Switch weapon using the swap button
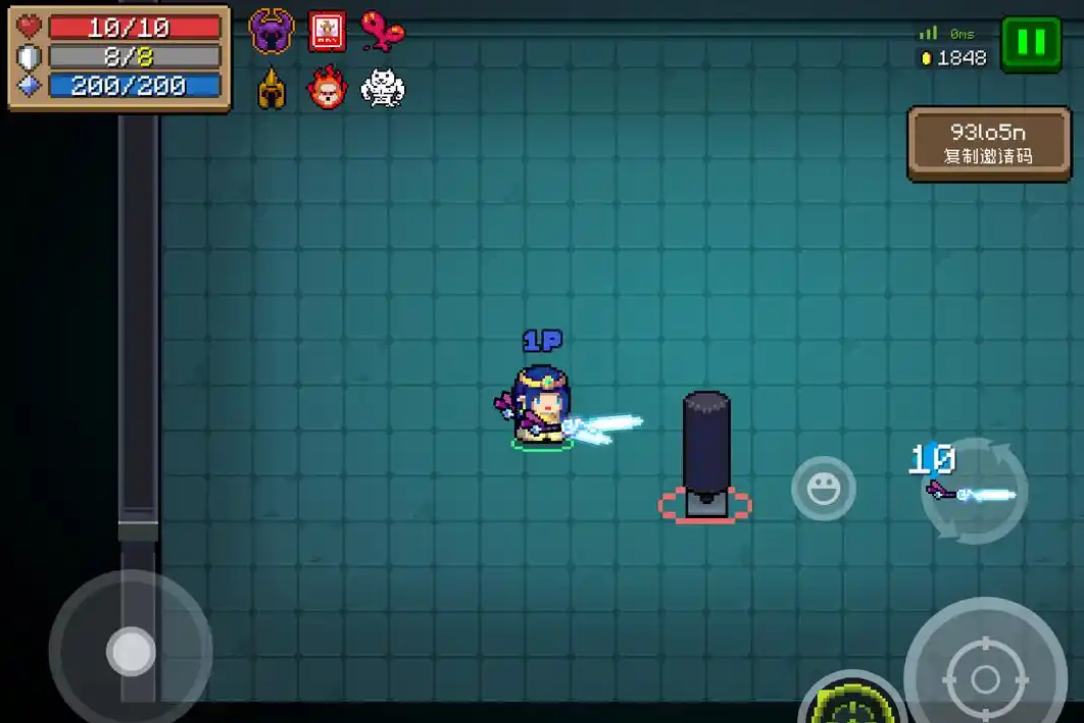The width and height of the screenshot is (1084, 723). [973, 491]
